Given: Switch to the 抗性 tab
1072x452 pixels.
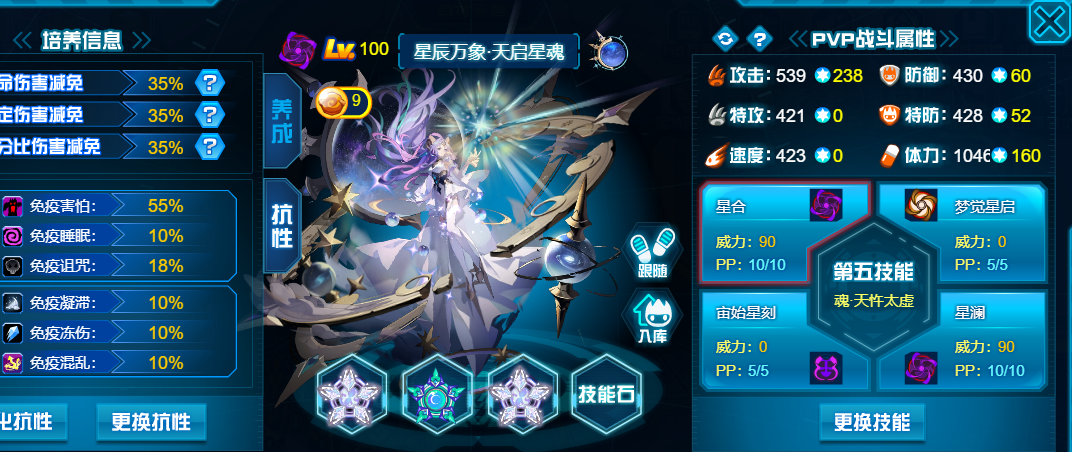Looking at the screenshot, I should (282, 225).
